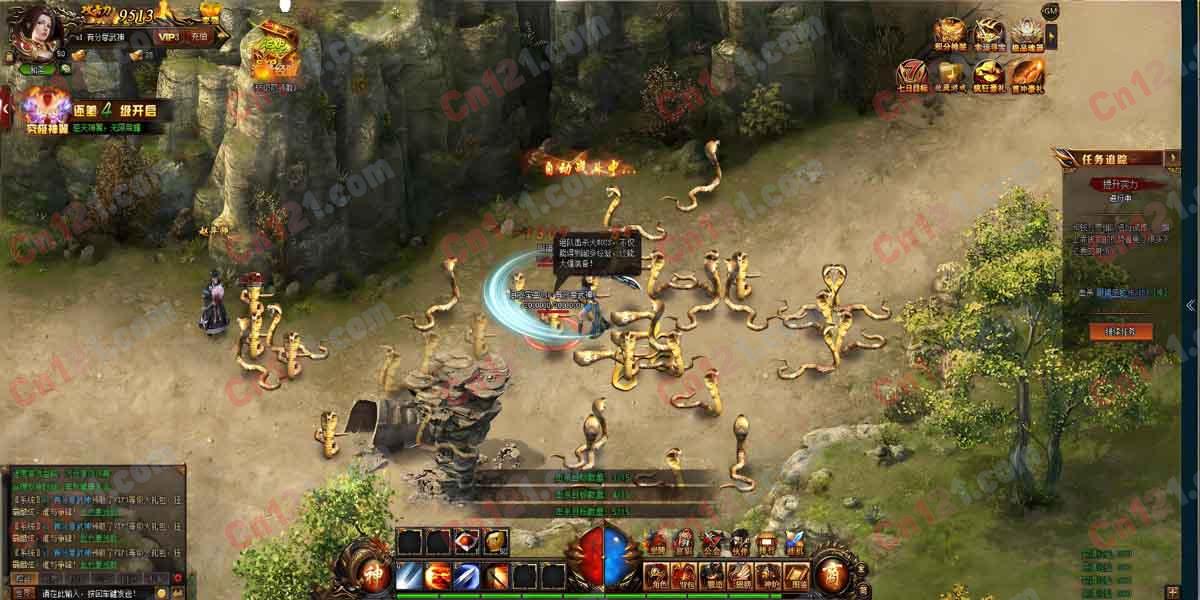The image size is (1200, 600).
Task: Collapse the 任务追踪 quest tracker panel
Action: [1172, 157]
